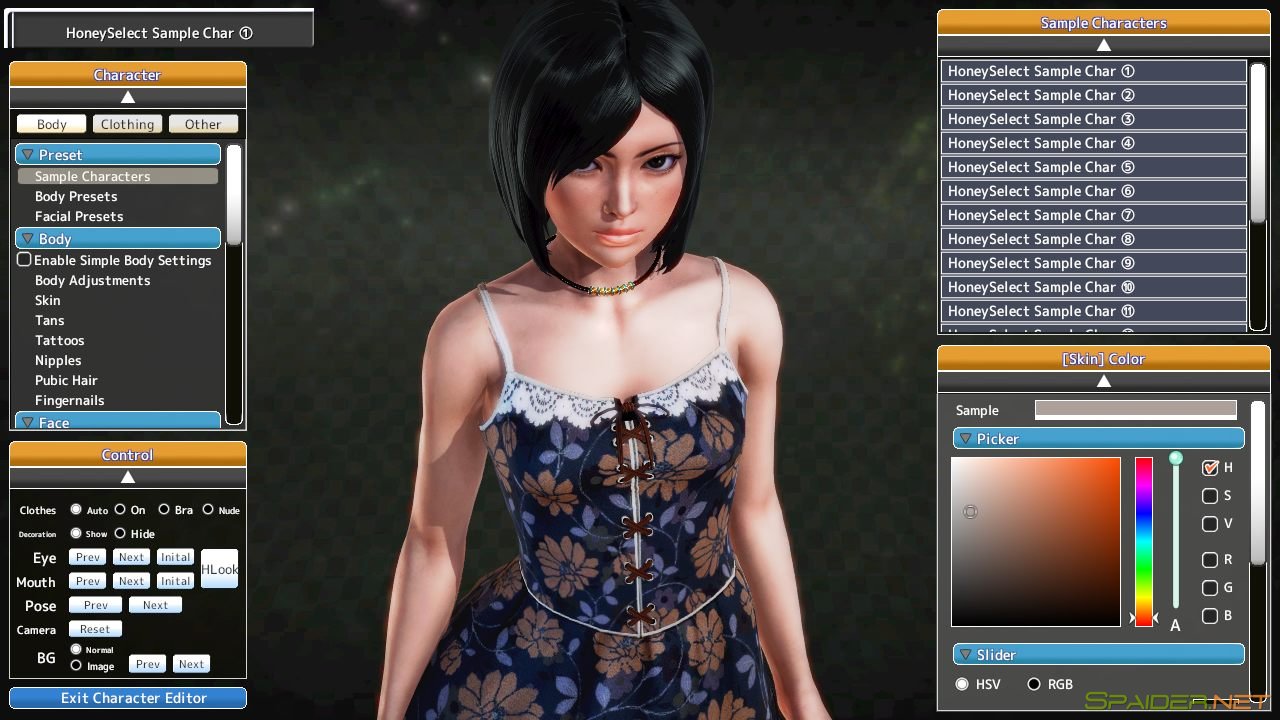
Task: Switch to the Clothing tab
Action: coord(127,124)
